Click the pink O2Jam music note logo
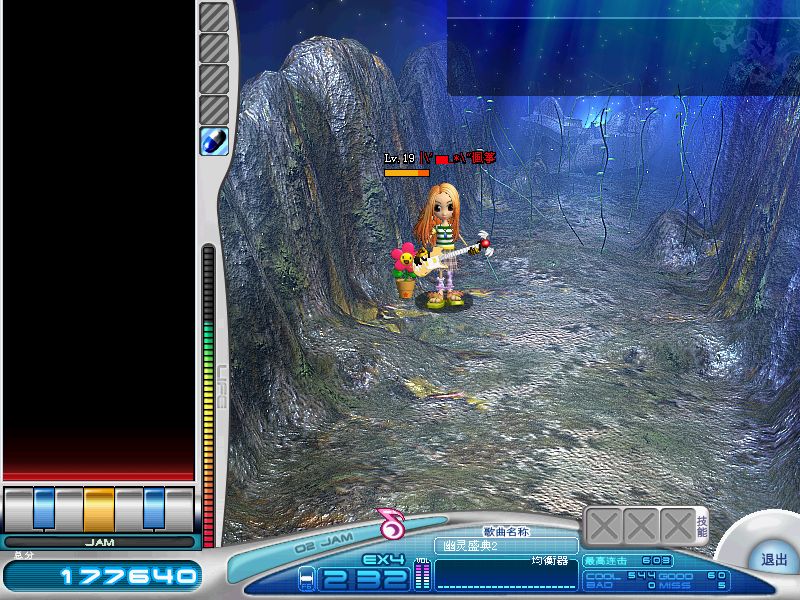The image size is (800, 600). [391, 522]
